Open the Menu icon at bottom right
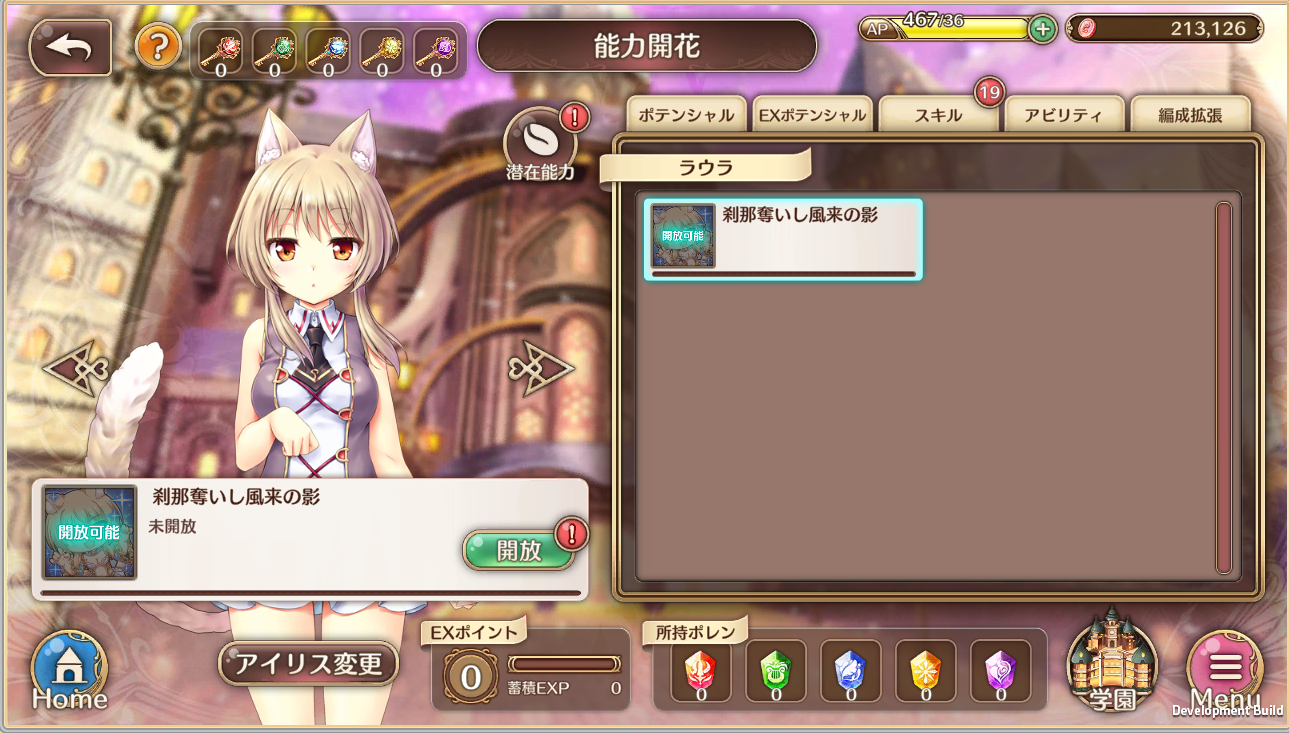The height and width of the screenshot is (733, 1289). 1224,670
